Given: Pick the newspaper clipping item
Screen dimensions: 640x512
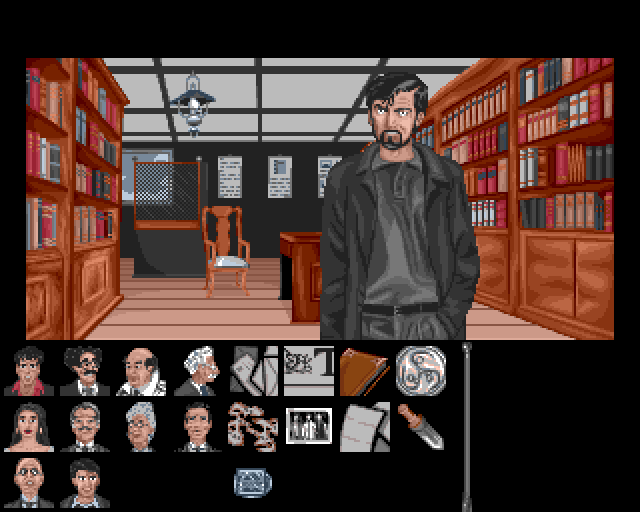Looking at the screenshot, I should pyautogui.click(x=309, y=371).
